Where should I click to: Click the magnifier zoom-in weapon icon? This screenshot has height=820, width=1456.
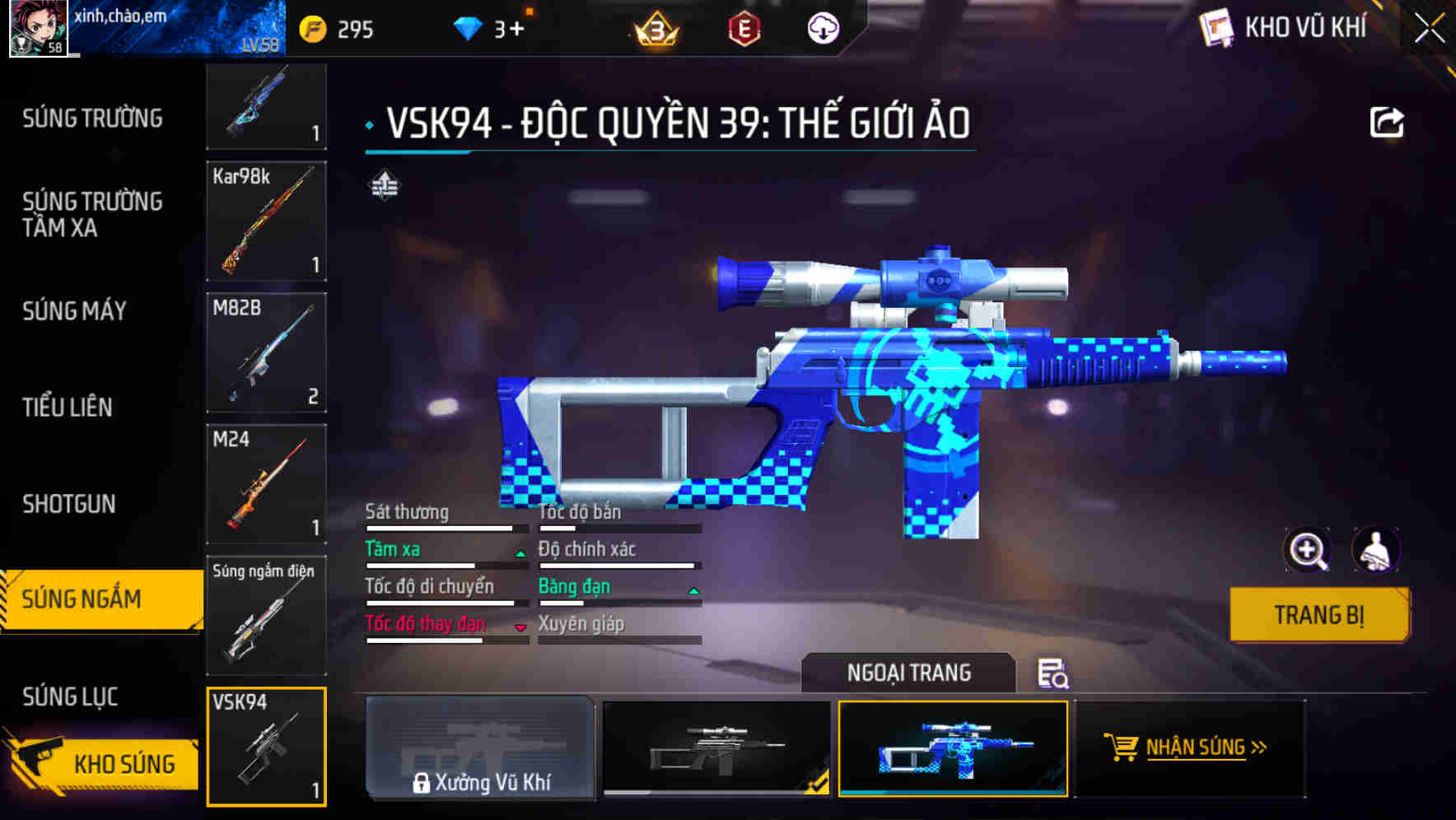click(1309, 550)
